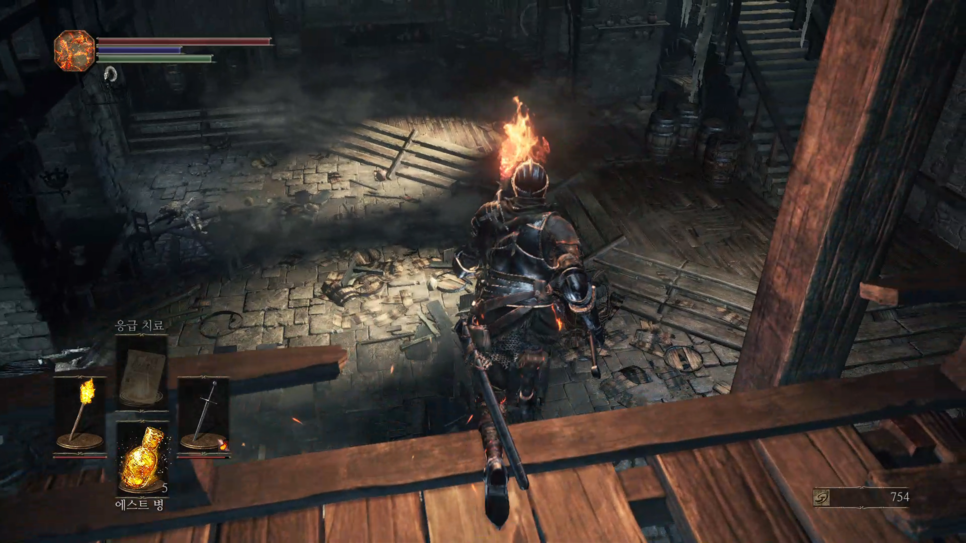Choose the 응급 치료 spell slot
The height and width of the screenshot is (543, 966).
[141, 370]
